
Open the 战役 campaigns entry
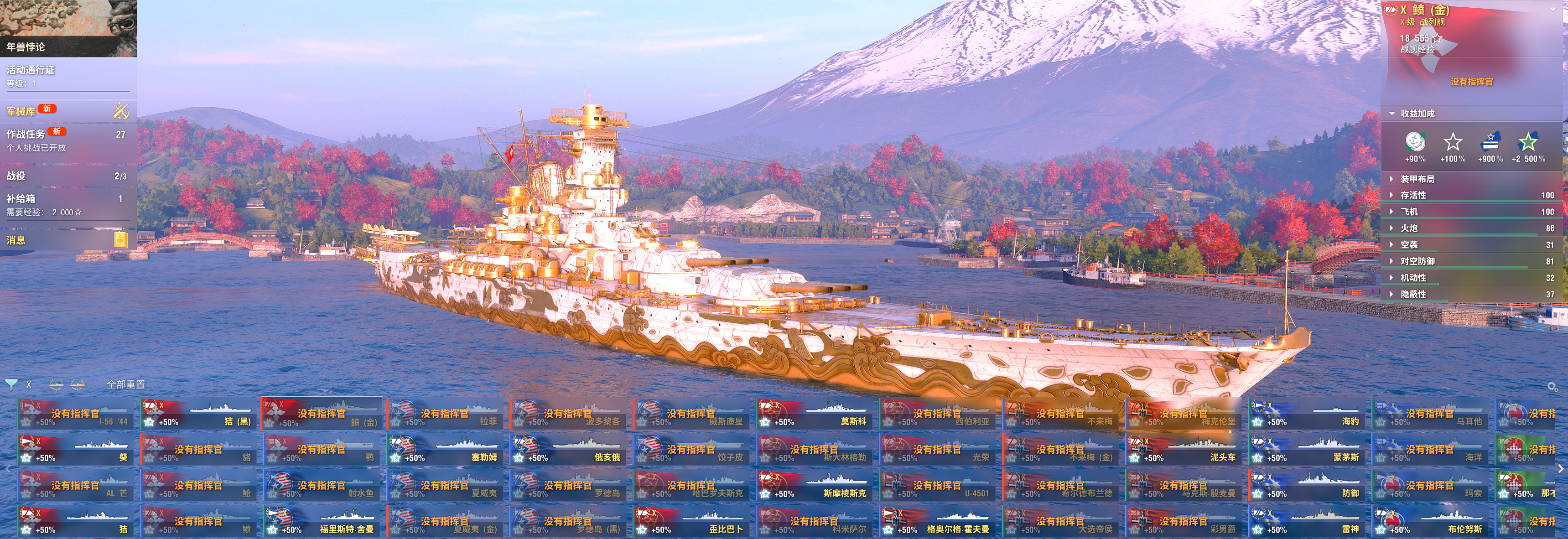(67, 176)
